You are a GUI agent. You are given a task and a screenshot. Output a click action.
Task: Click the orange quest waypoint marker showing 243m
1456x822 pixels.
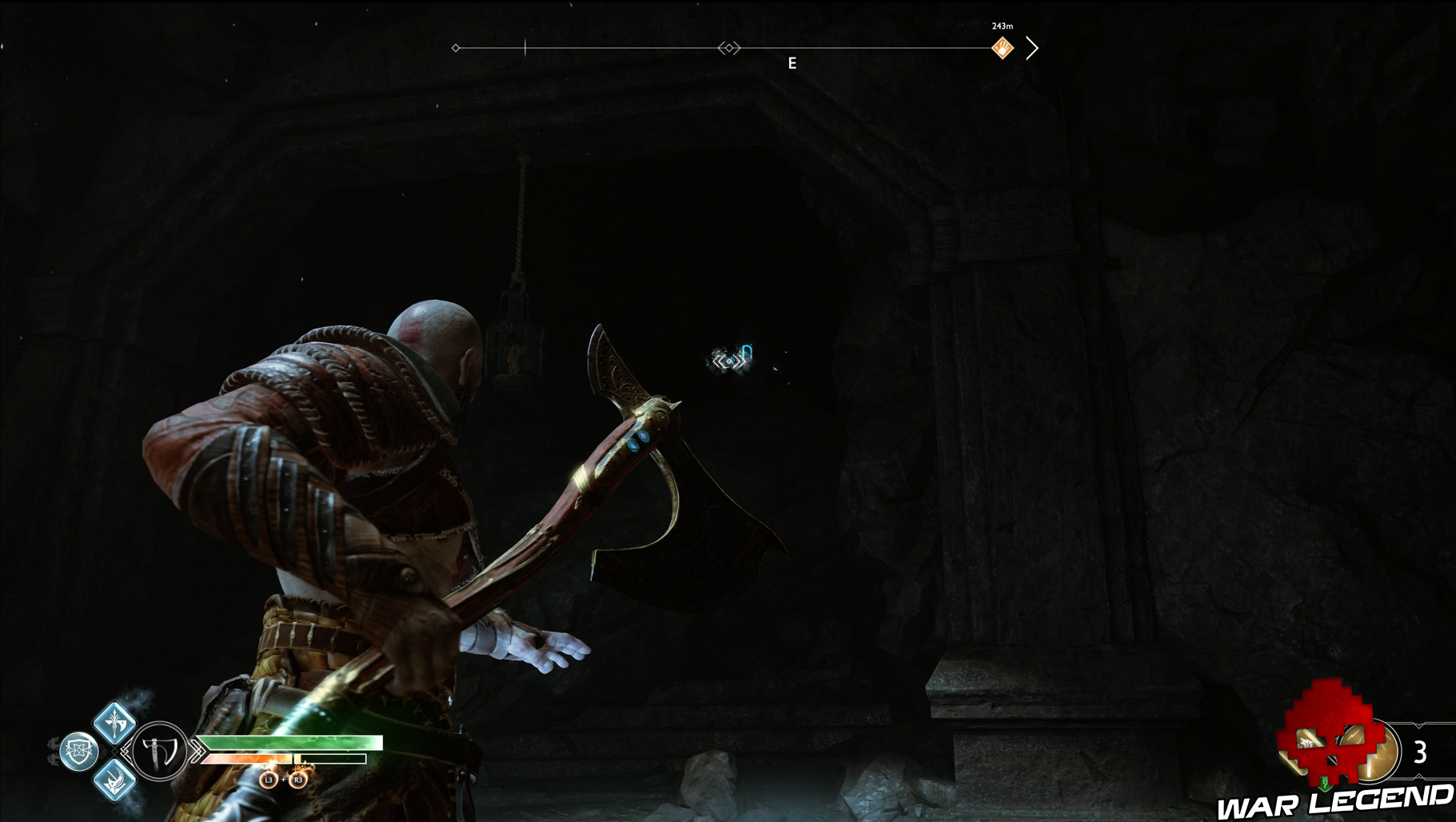[x=1003, y=47]
